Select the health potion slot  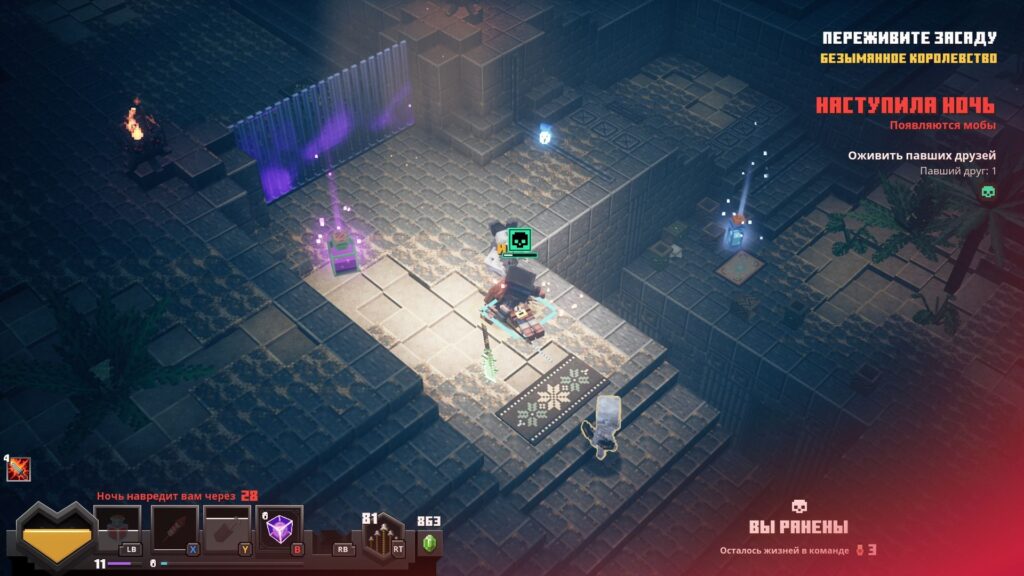tap(116, 527)
